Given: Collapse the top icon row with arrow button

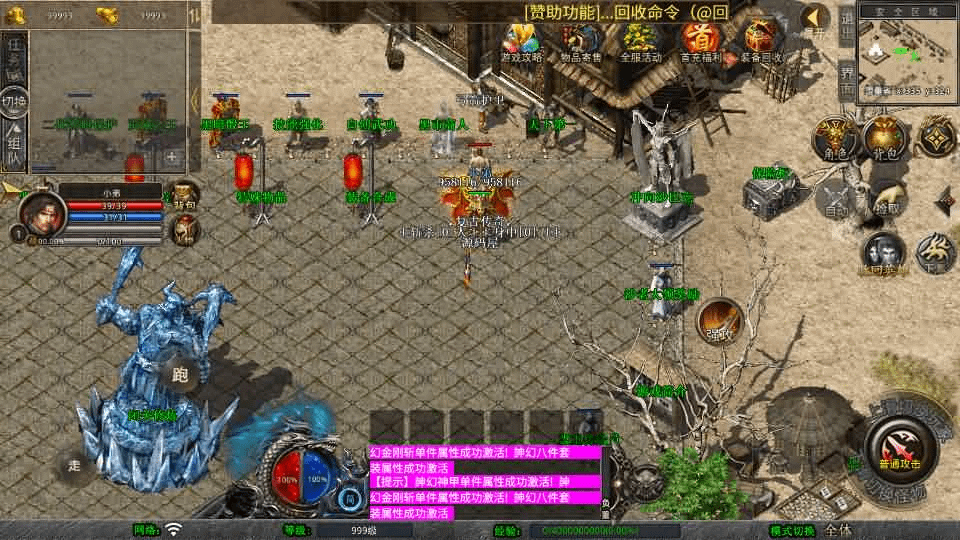Looking at the screenshot, I should click(817, 18).
